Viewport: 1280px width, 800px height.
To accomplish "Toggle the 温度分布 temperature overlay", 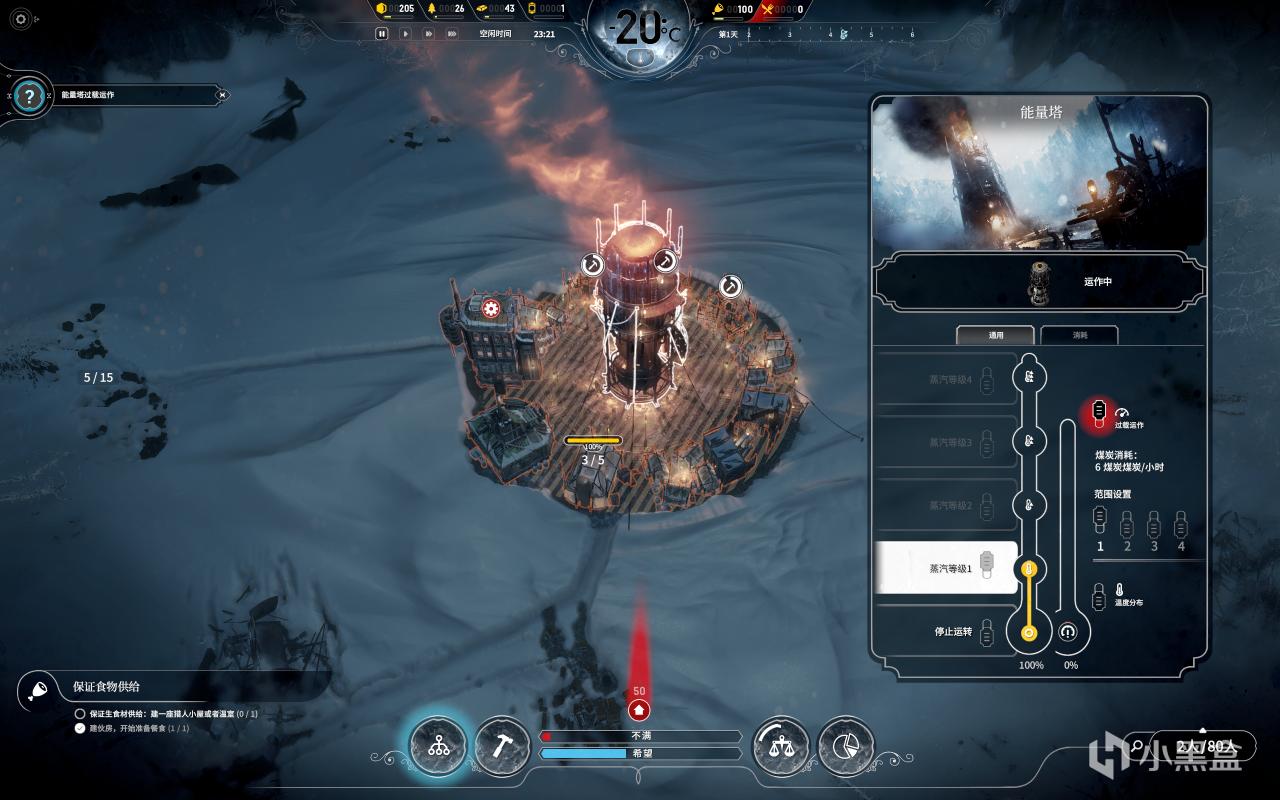I will (x=1100, y=596).
